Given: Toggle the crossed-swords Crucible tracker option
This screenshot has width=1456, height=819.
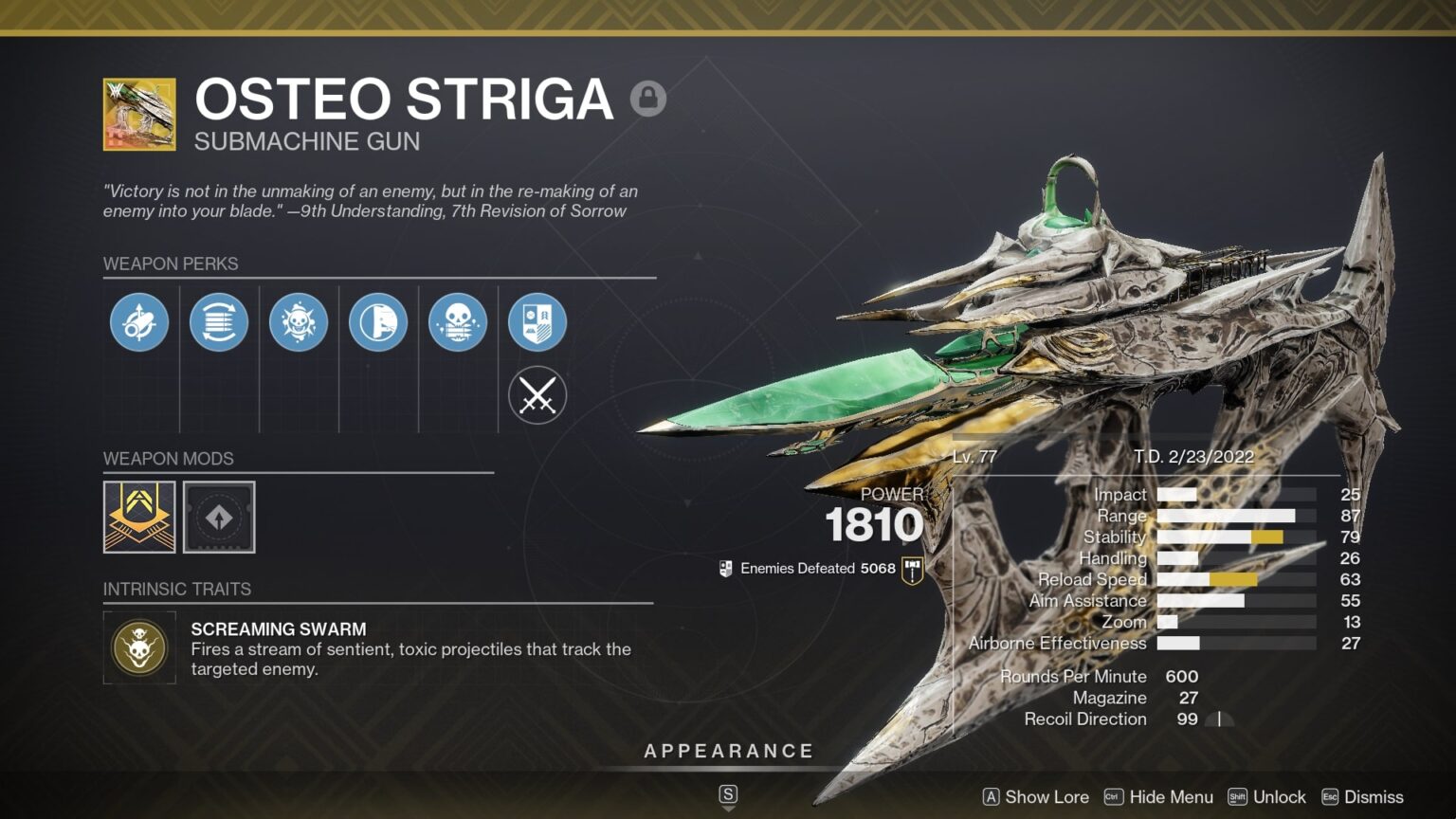Looking at the screenshot, I should 537,394.
